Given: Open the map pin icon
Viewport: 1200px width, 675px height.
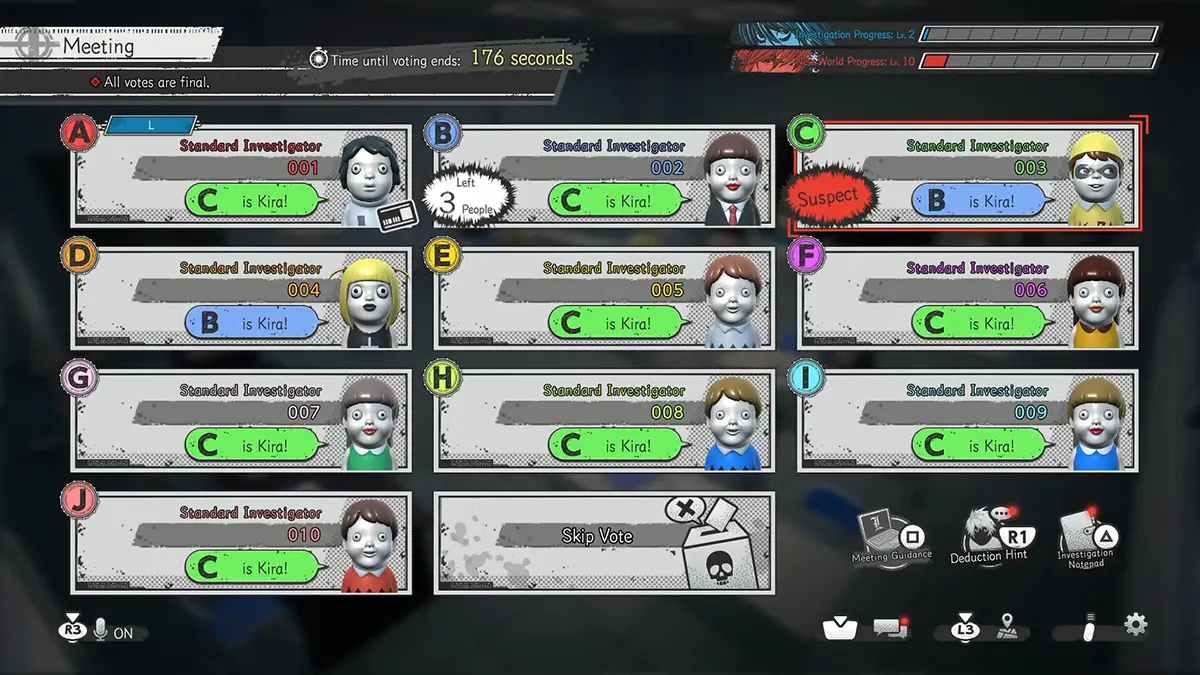Looking at the screenshot, I should click(x=1008, y=627).
